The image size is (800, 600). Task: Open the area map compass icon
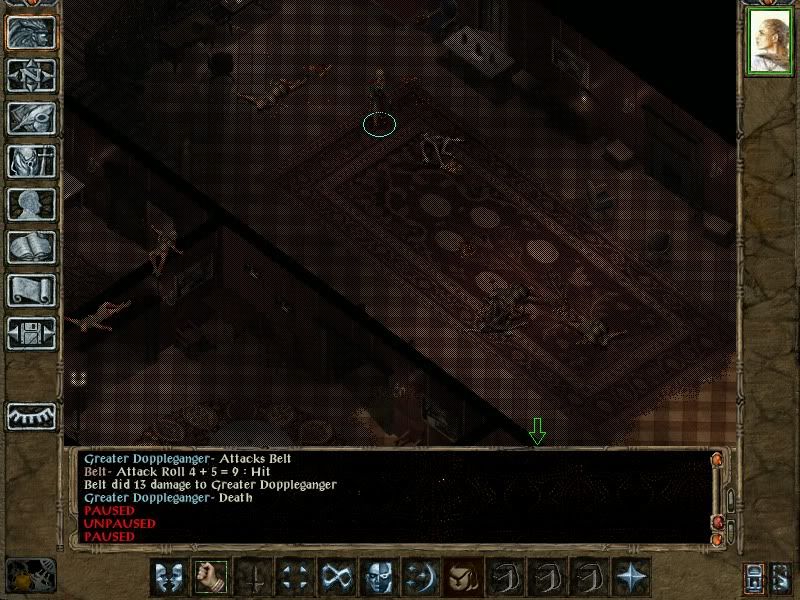[30, 76]
